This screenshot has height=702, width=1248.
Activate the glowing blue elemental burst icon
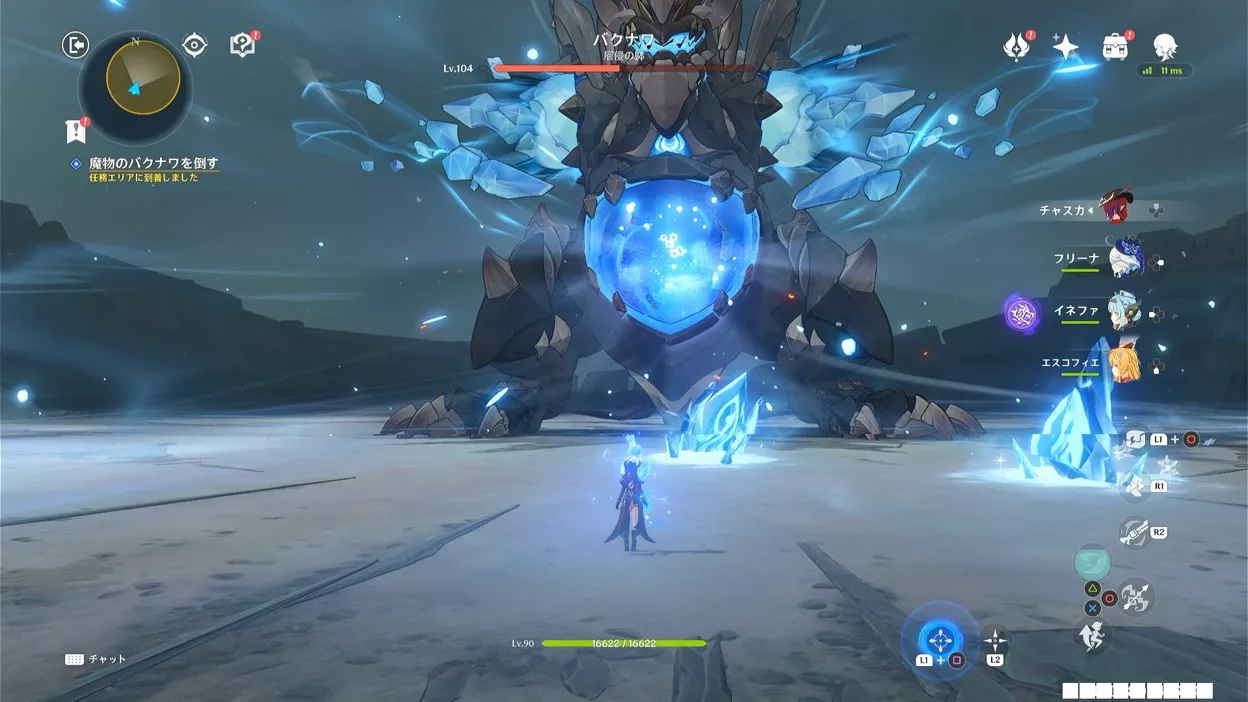pos(939,637)
